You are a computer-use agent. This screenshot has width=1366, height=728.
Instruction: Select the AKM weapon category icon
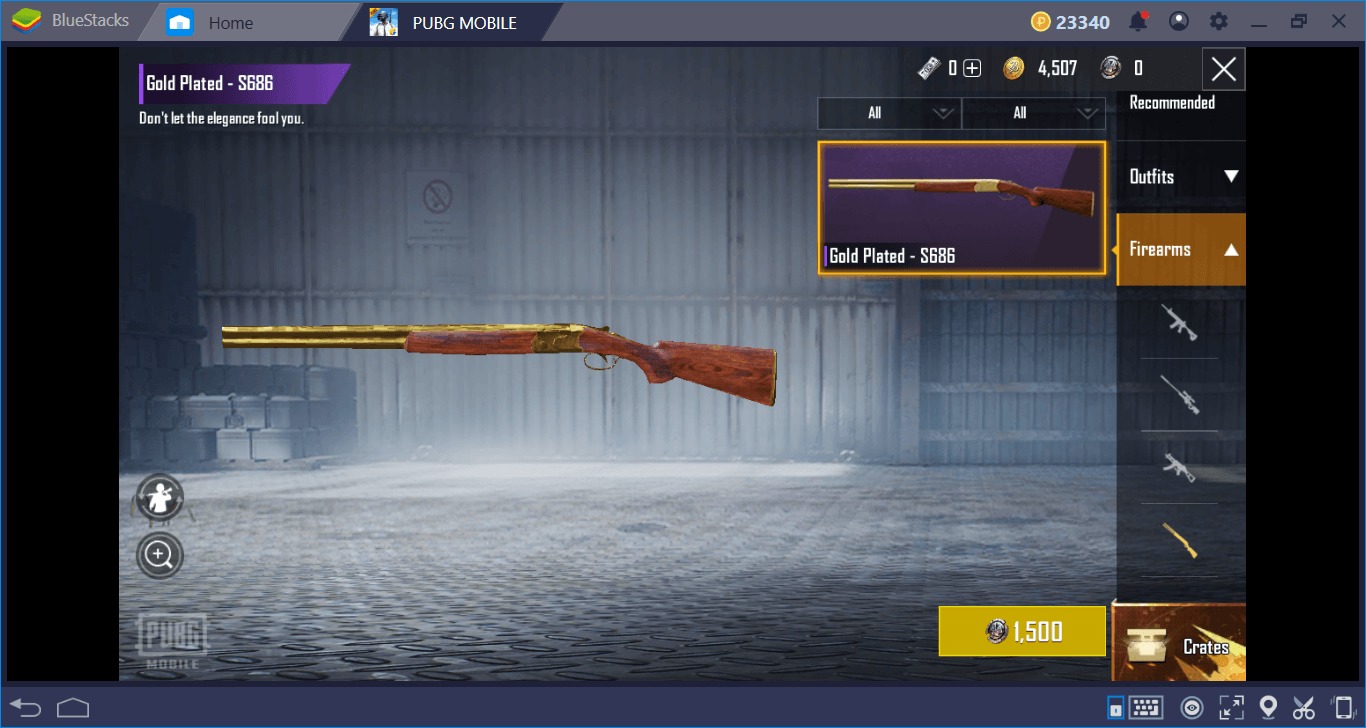click(x=1180, y=470)
